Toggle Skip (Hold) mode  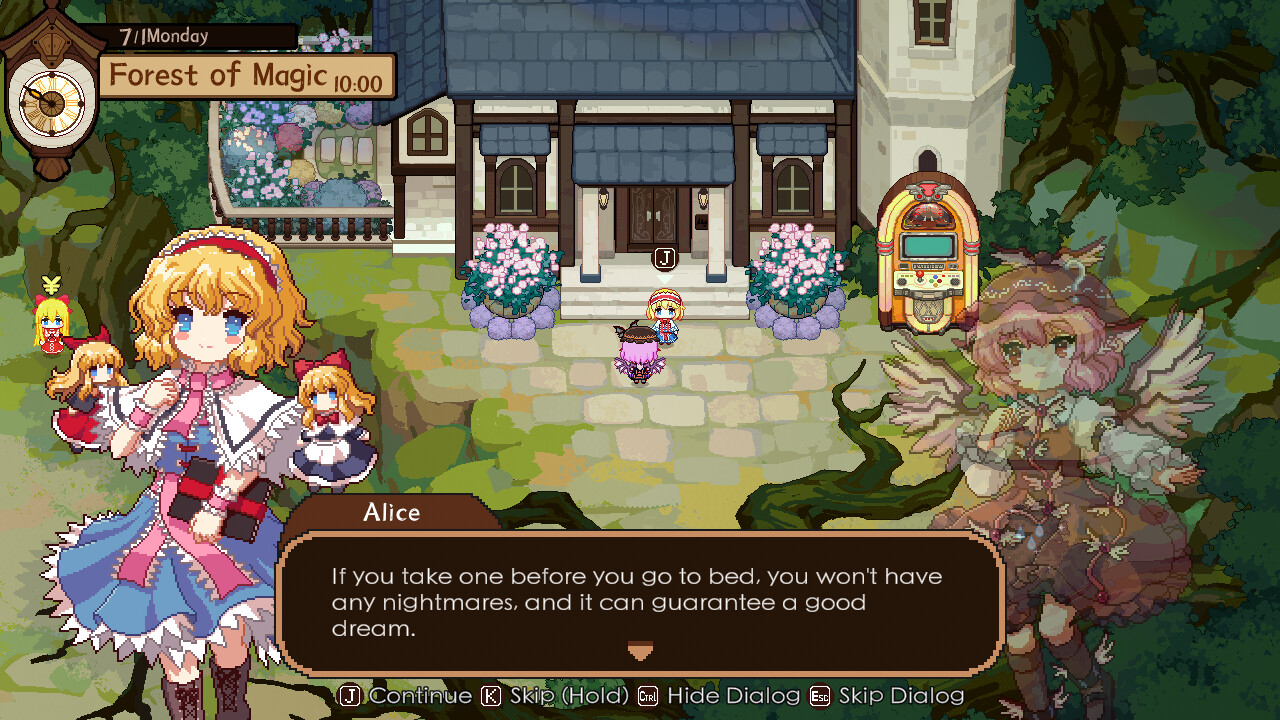(x=567, y=696)
